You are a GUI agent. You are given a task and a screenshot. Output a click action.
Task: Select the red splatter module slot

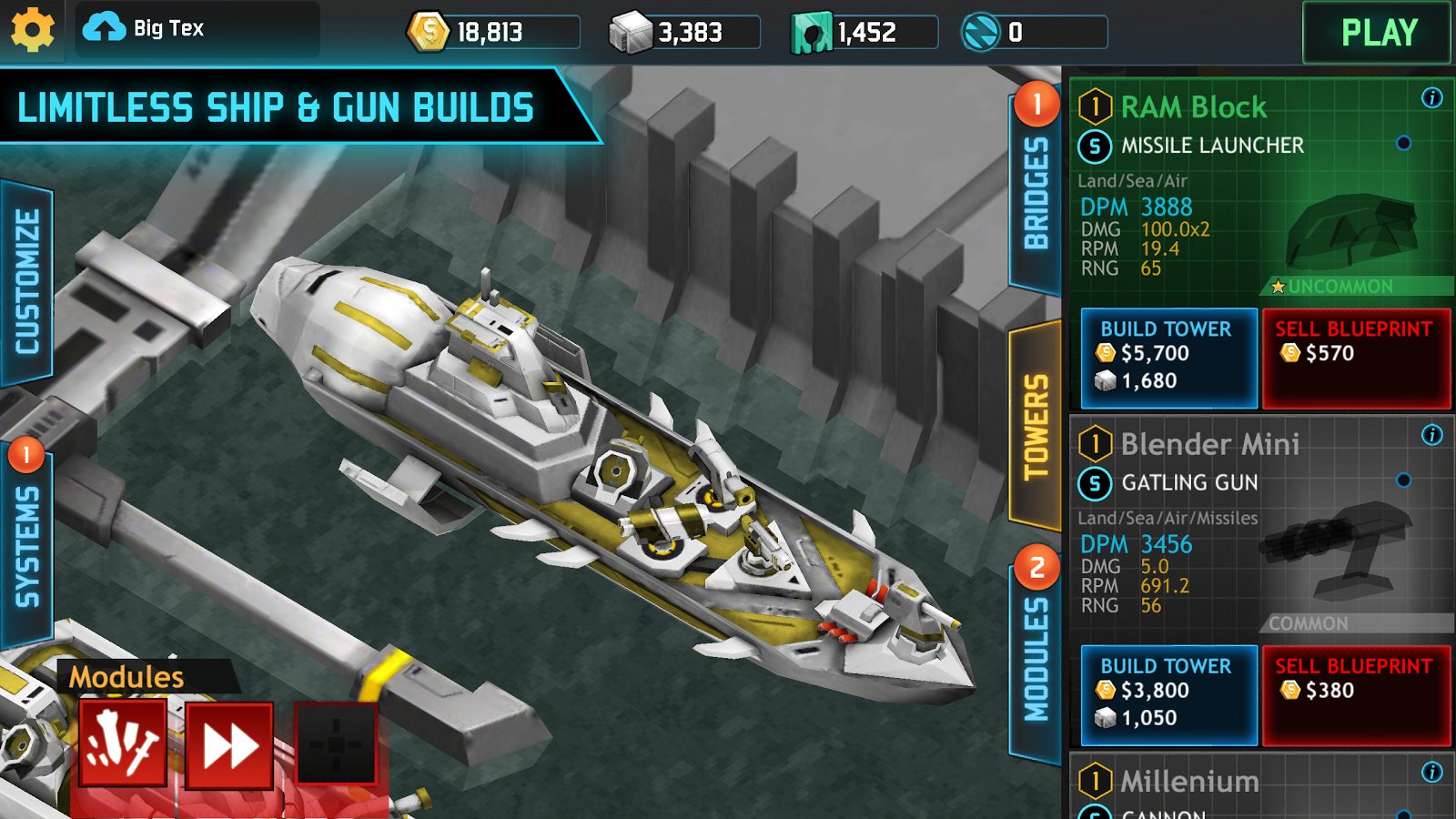[x=123, y=744]
